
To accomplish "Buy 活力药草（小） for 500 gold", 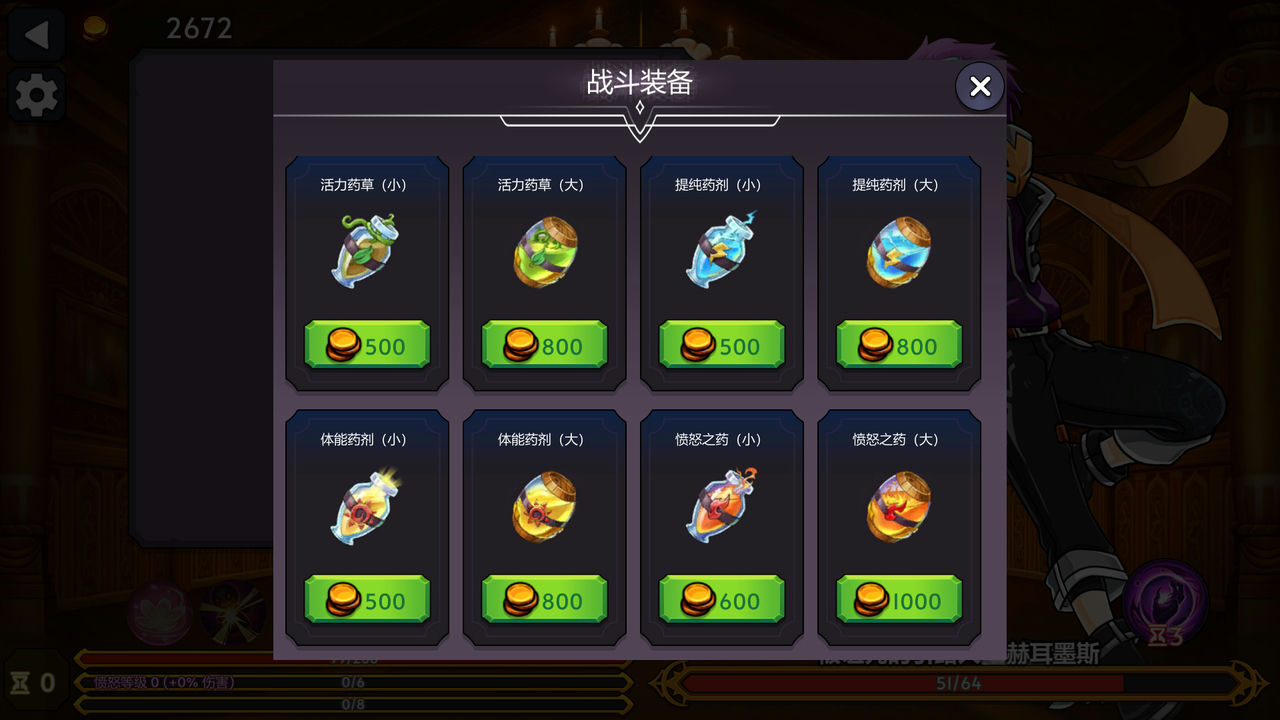I will coord(366,344).
